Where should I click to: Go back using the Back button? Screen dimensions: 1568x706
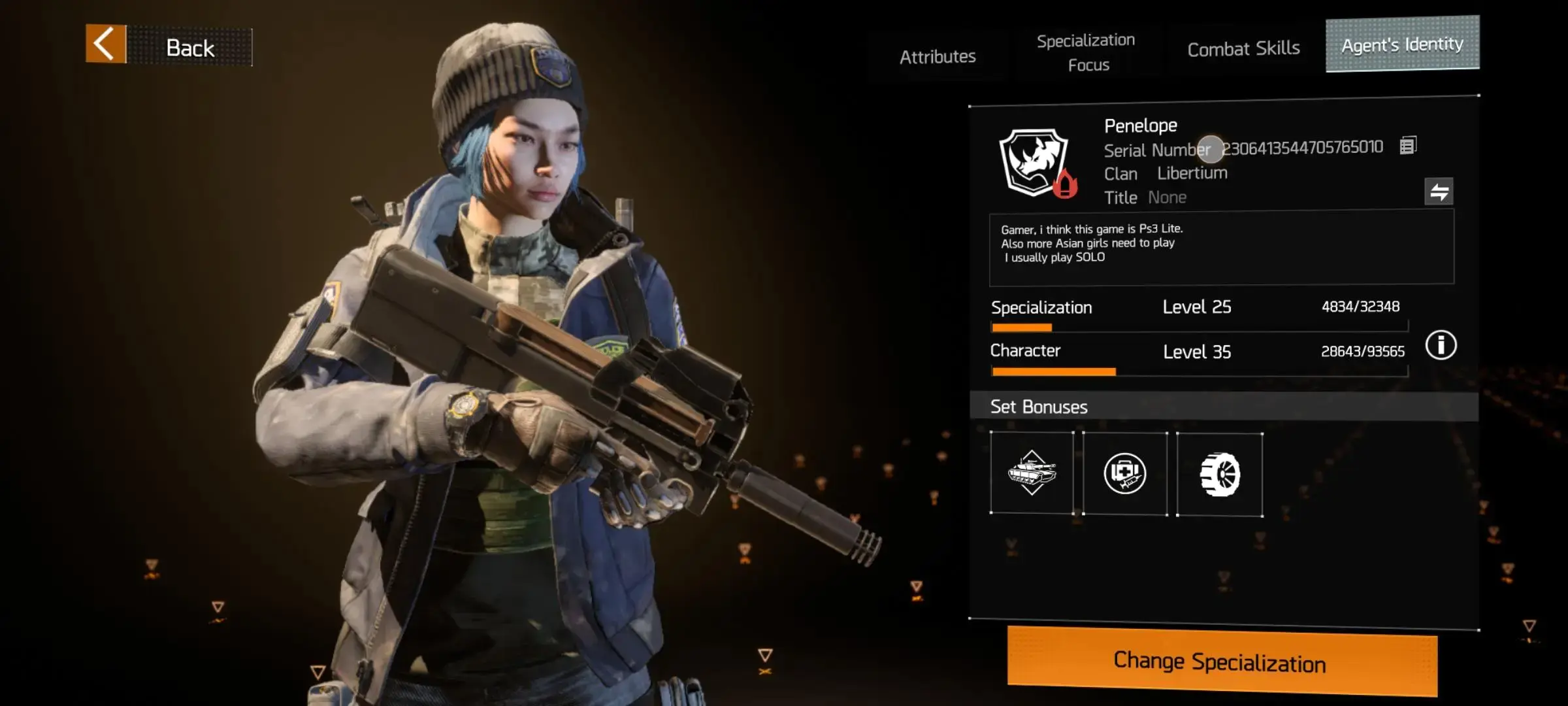click(x=169, y=46)
